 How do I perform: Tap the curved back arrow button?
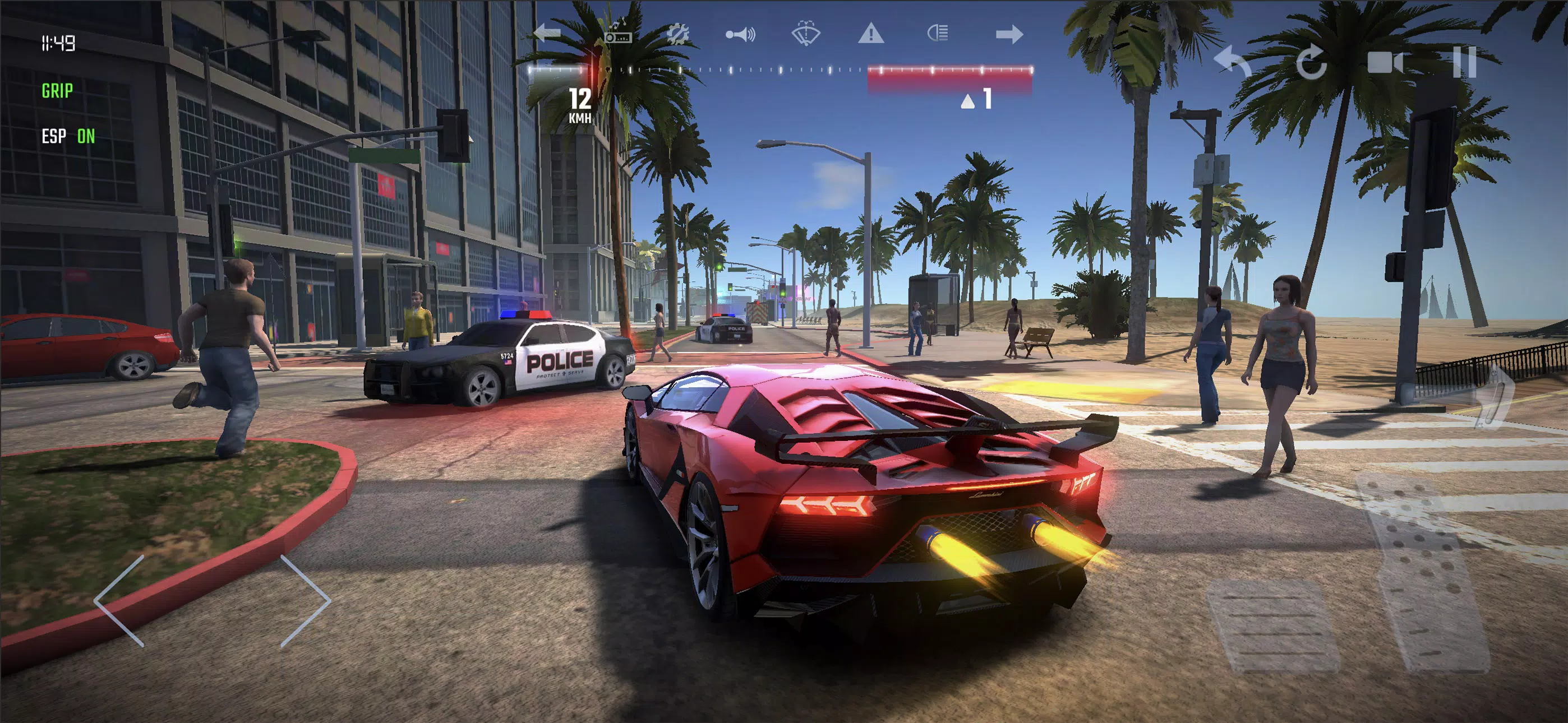[1232, 62]
